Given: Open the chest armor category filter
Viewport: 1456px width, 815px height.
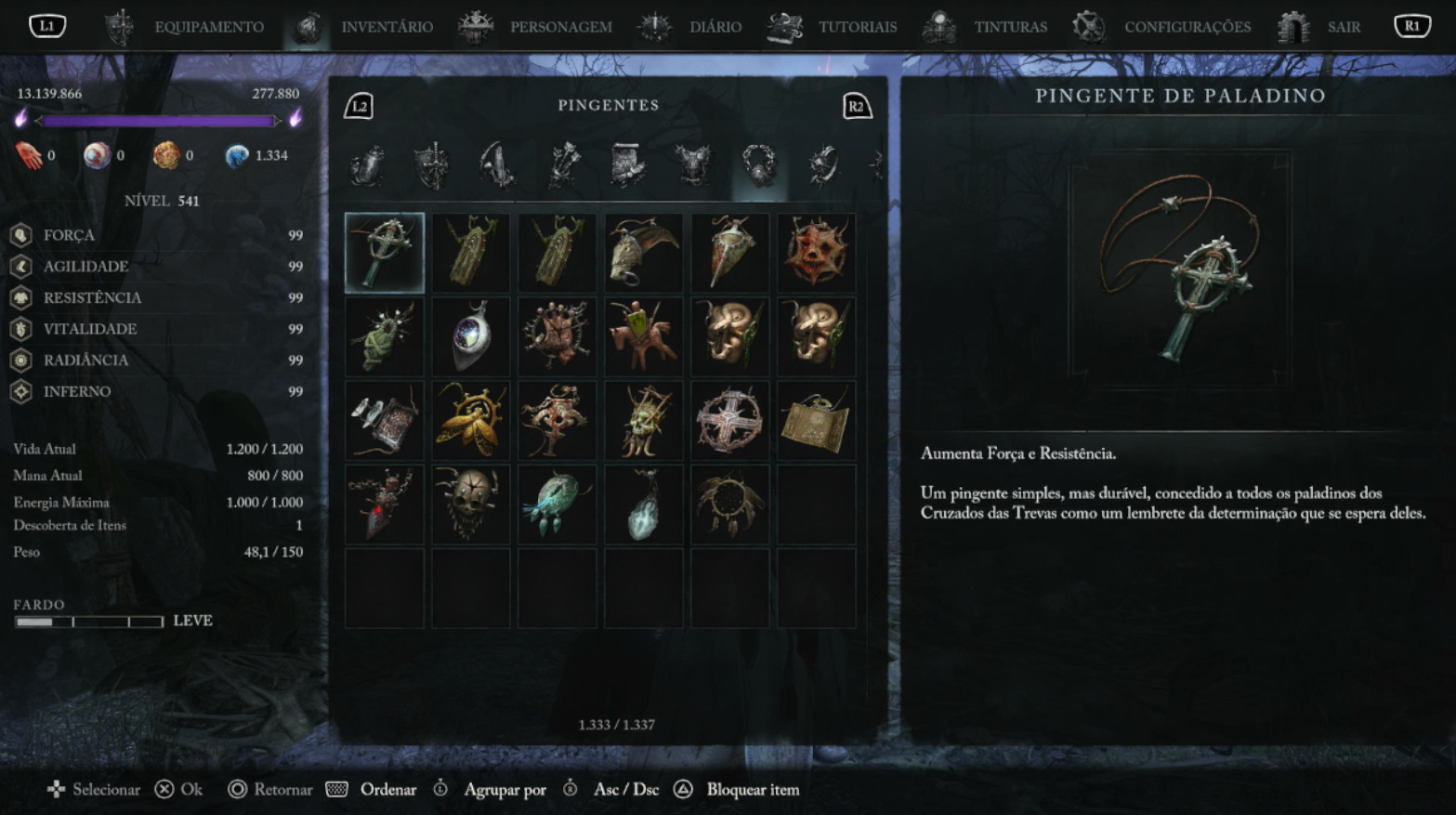Looking at the screenshot, I should (692, 166).
